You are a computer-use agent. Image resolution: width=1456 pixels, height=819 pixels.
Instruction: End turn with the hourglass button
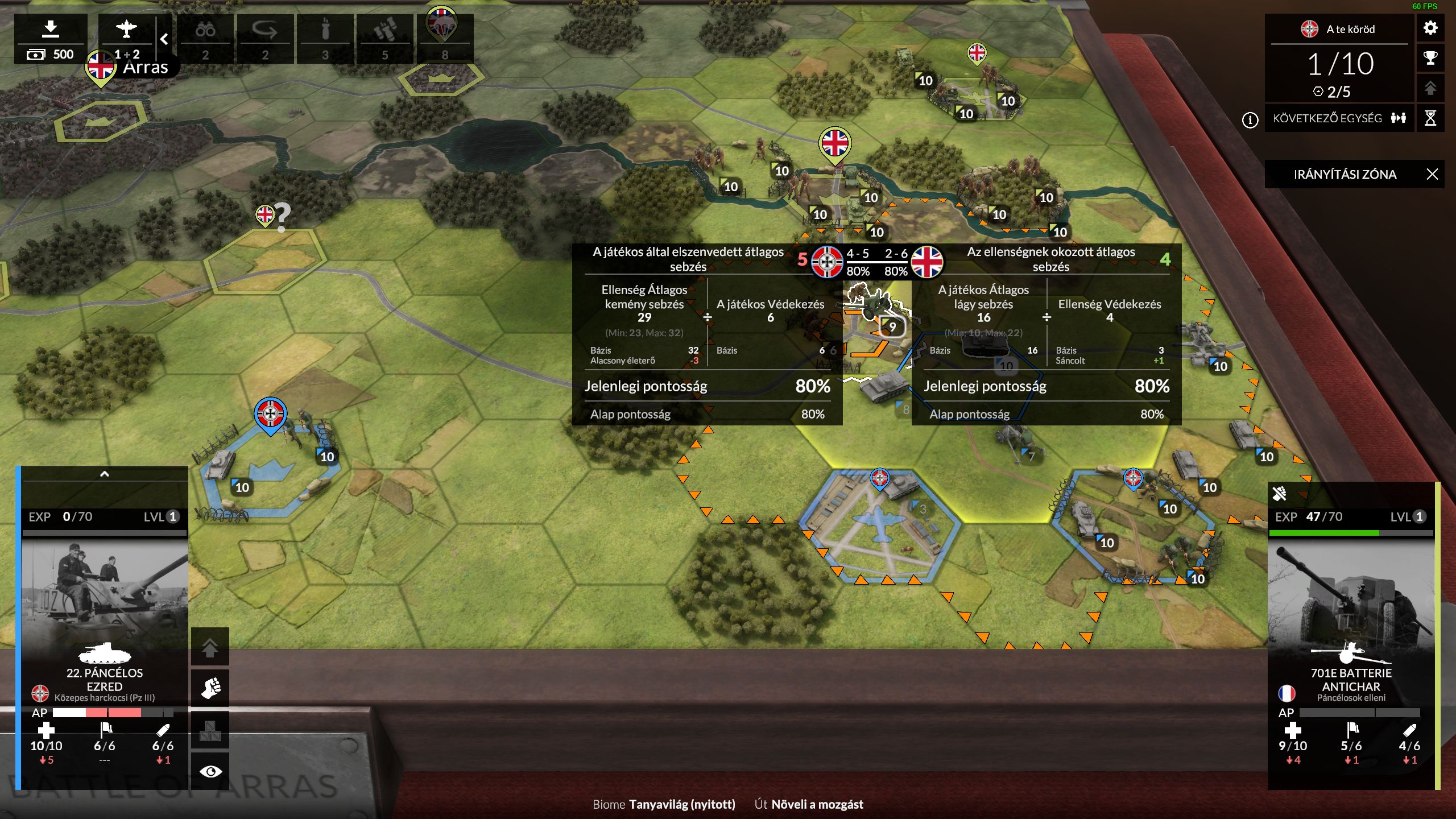pyautogui.click(x=1430, y=118)
